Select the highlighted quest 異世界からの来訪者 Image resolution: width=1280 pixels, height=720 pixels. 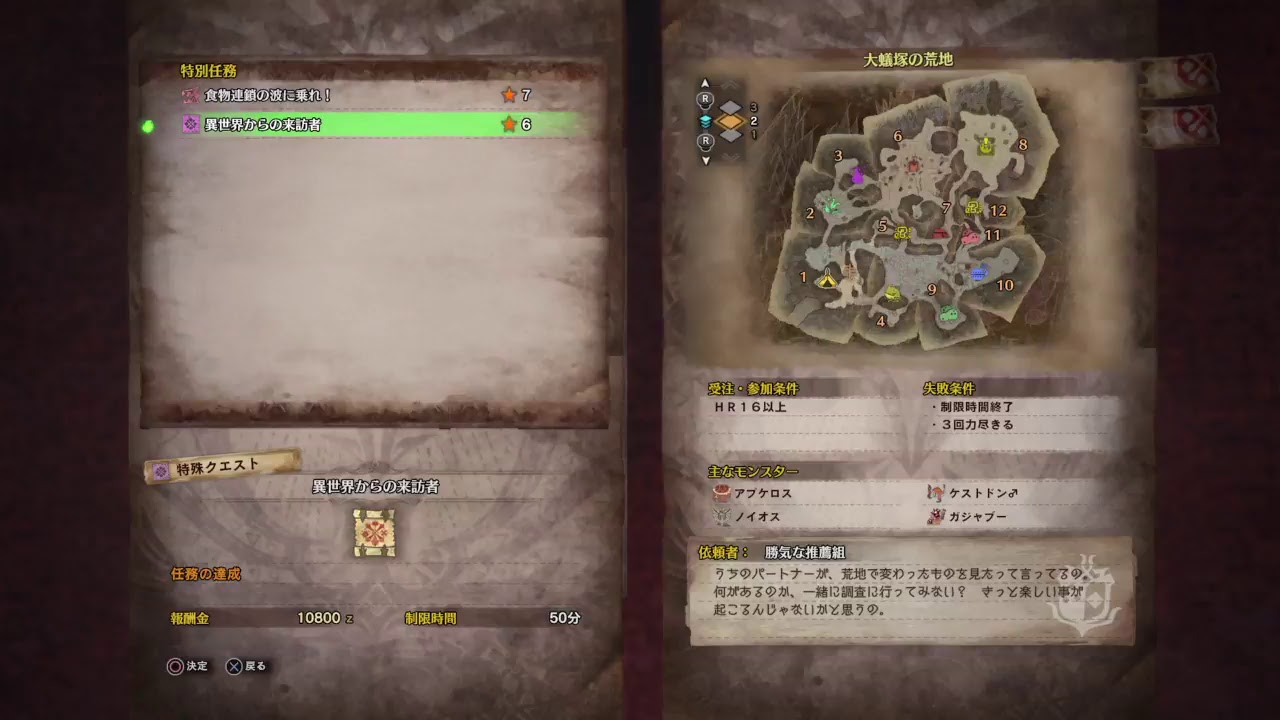(x=330, y=127)
